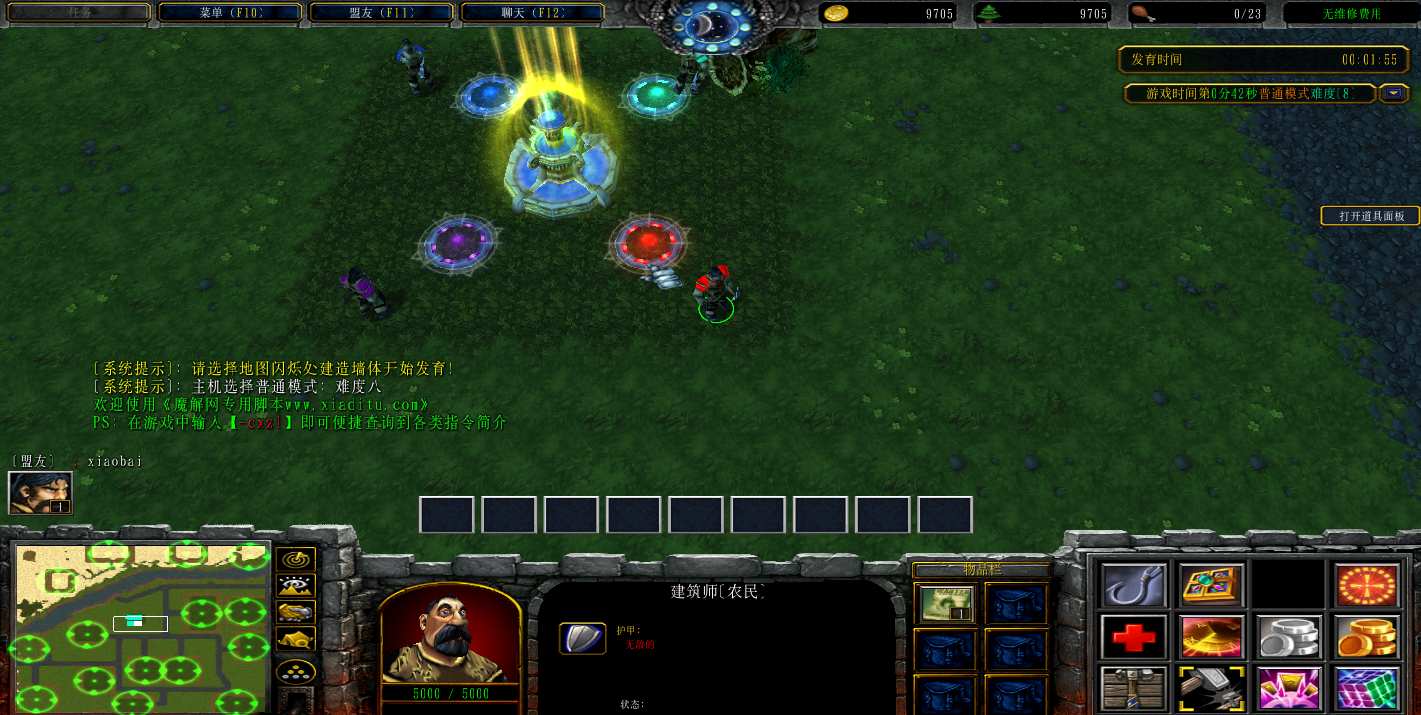The width and height of the screenshot is (1421, 715).
Task: Select the jeweled golden tablet icon
Action: (1212, 585)
